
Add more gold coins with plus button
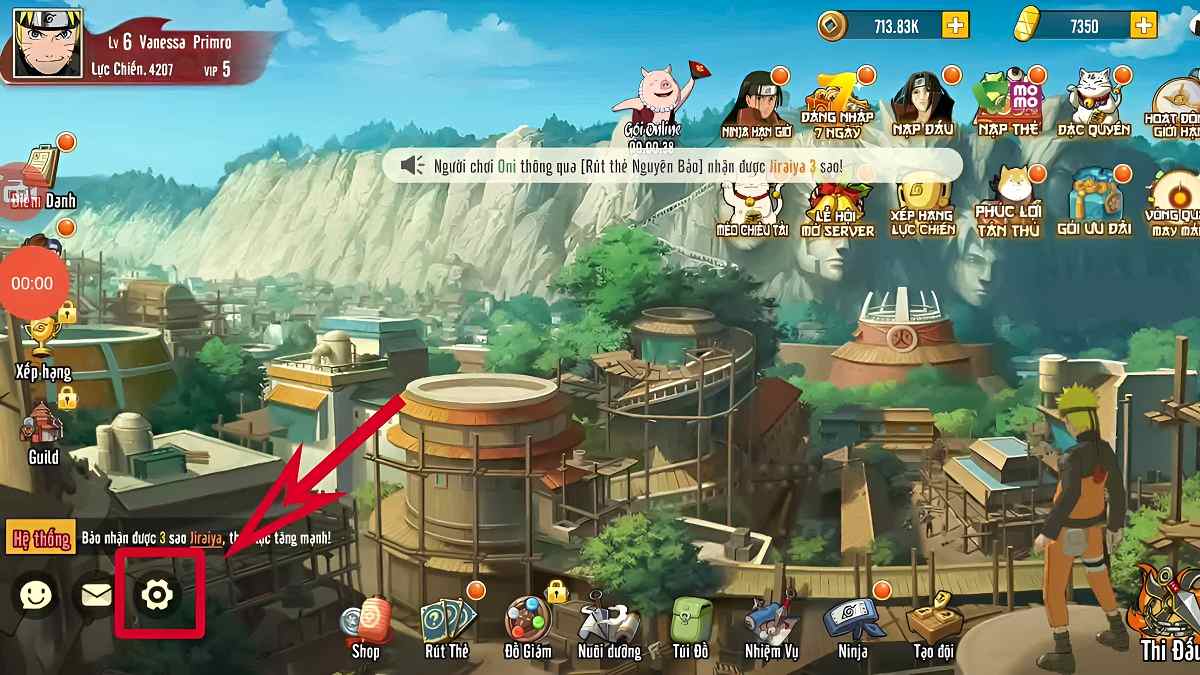(x=955, y=26)
